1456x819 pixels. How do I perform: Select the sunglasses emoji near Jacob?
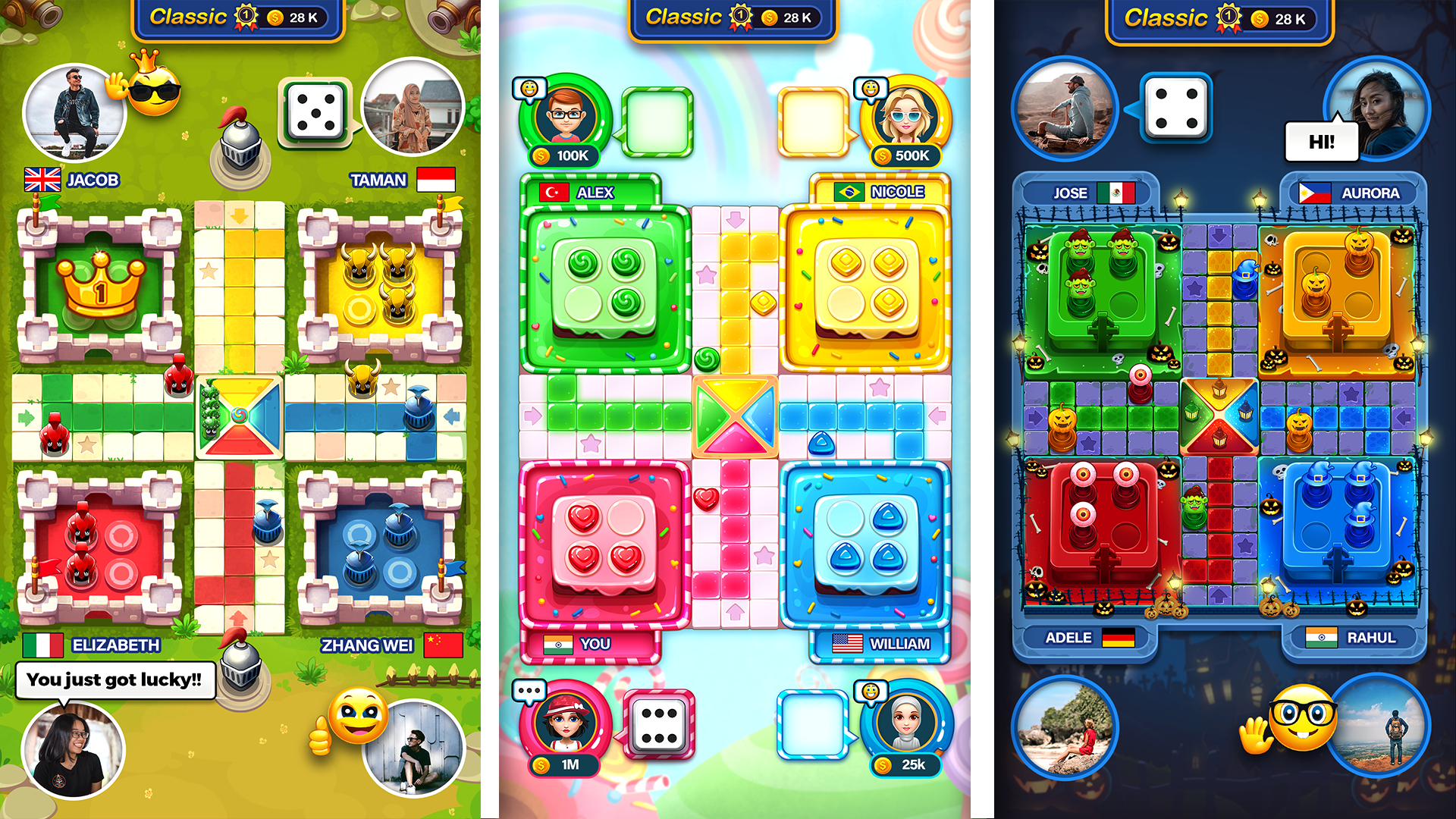[157, 93]
